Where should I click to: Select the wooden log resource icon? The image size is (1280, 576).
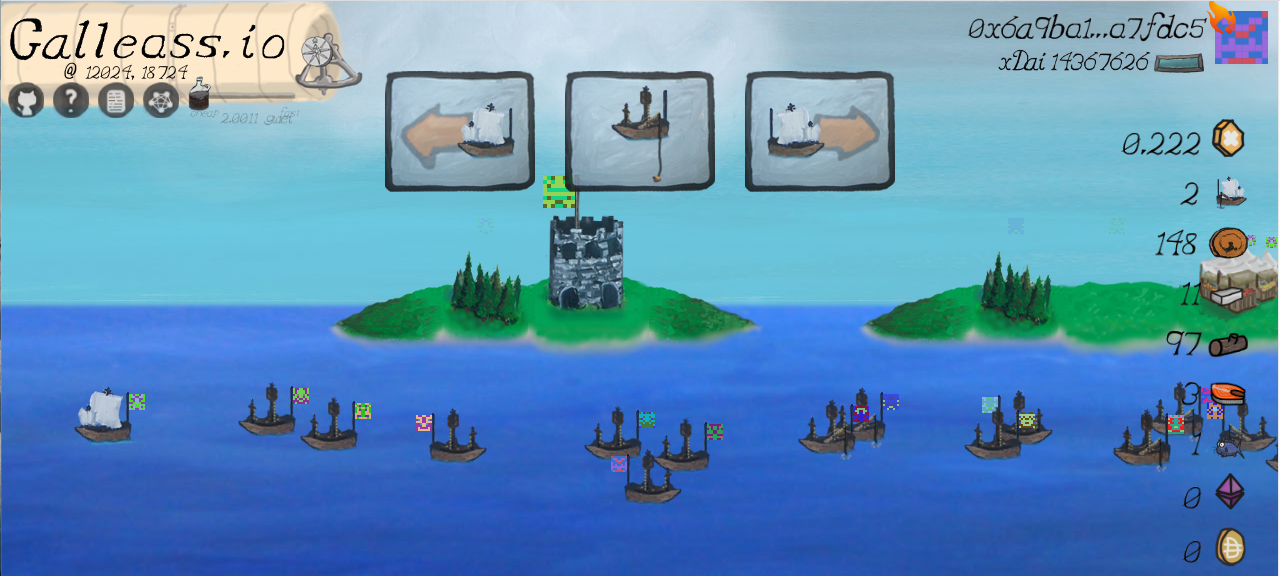[1228, 345]
